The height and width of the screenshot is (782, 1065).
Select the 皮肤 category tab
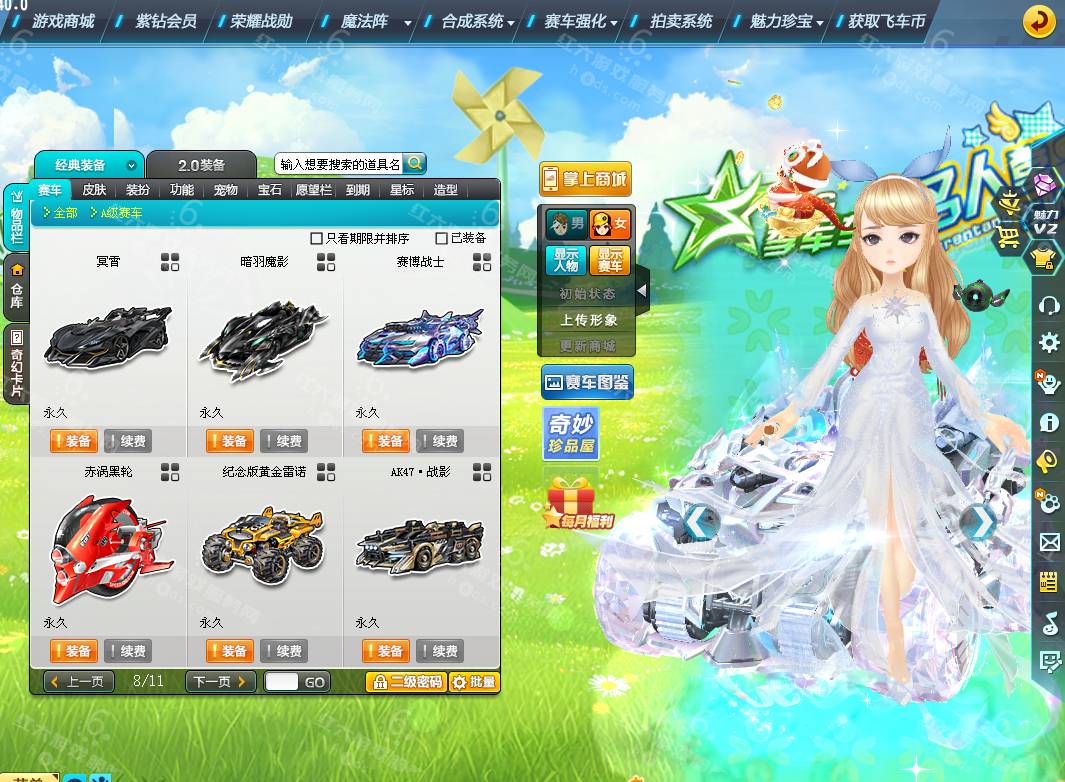pos(94,190)
